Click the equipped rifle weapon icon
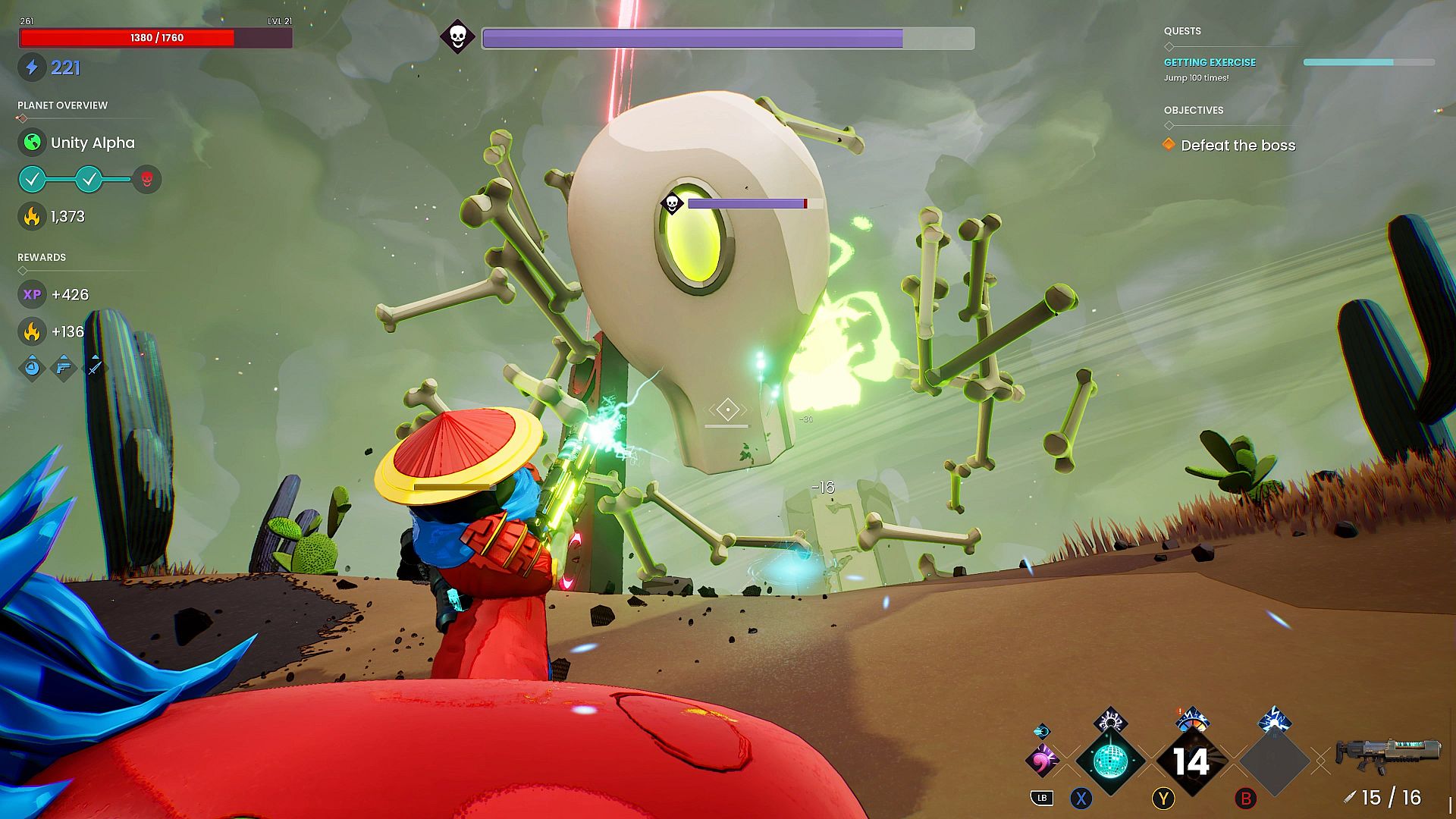The image size is (1456, 819). 1387,755
